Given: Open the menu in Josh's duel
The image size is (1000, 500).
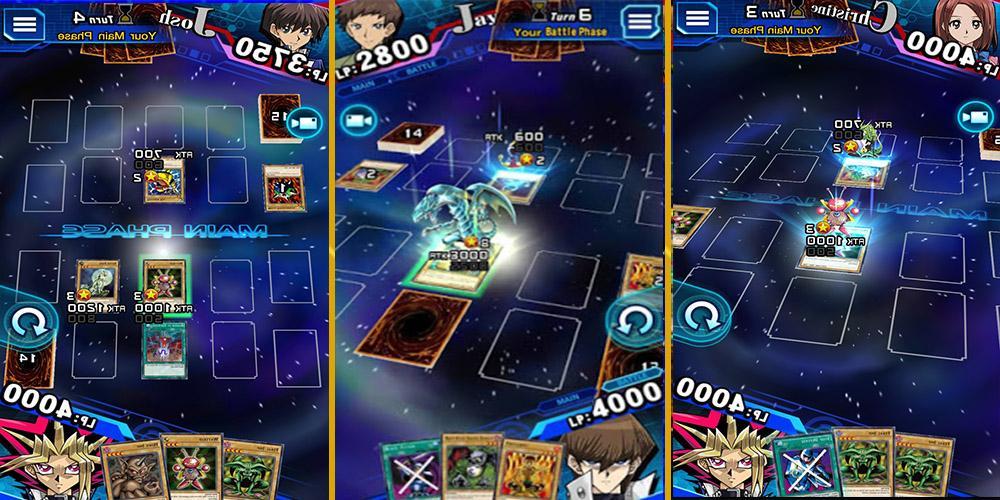Looking at the screenshot, I should (24, 22).
